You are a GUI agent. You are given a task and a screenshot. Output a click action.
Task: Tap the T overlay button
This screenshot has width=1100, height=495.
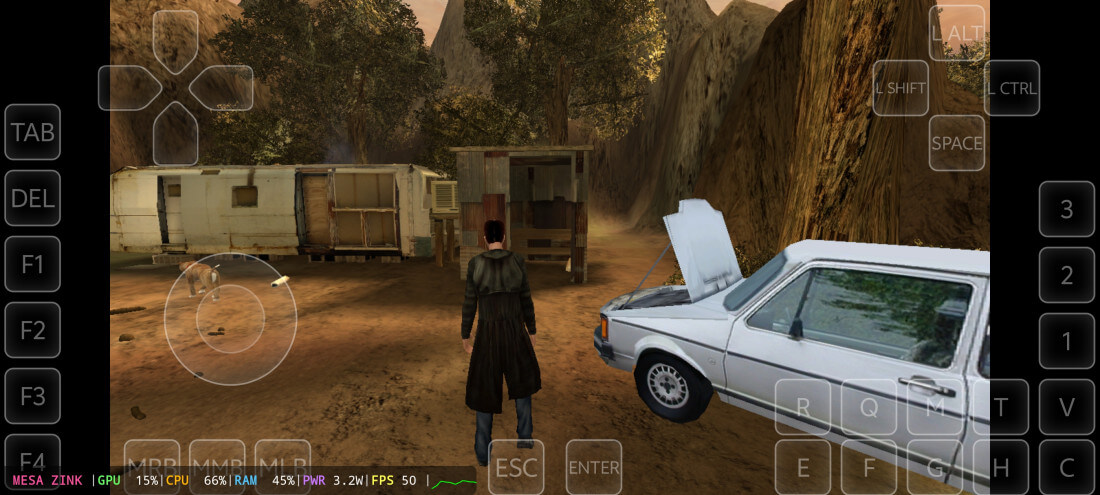click(1001, 407)
